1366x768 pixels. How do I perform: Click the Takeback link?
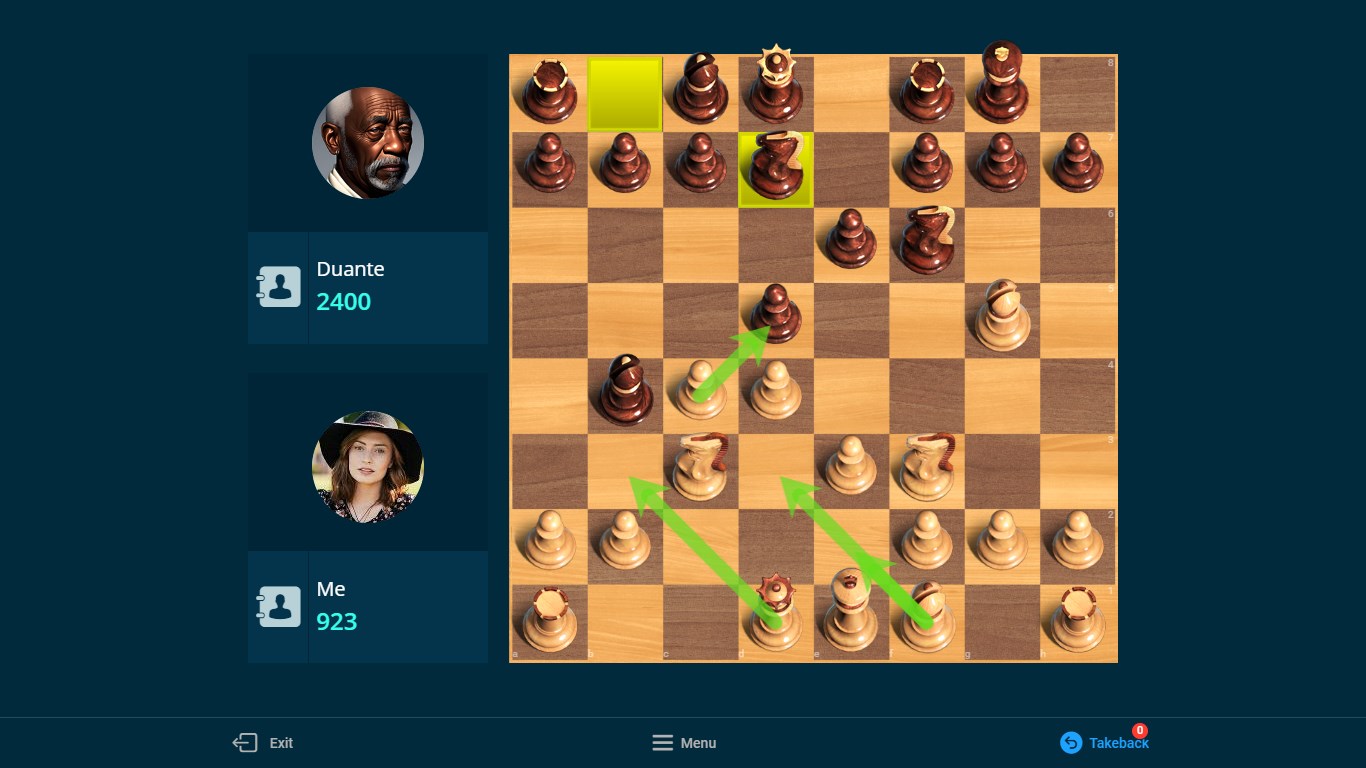coord(1117,743)
